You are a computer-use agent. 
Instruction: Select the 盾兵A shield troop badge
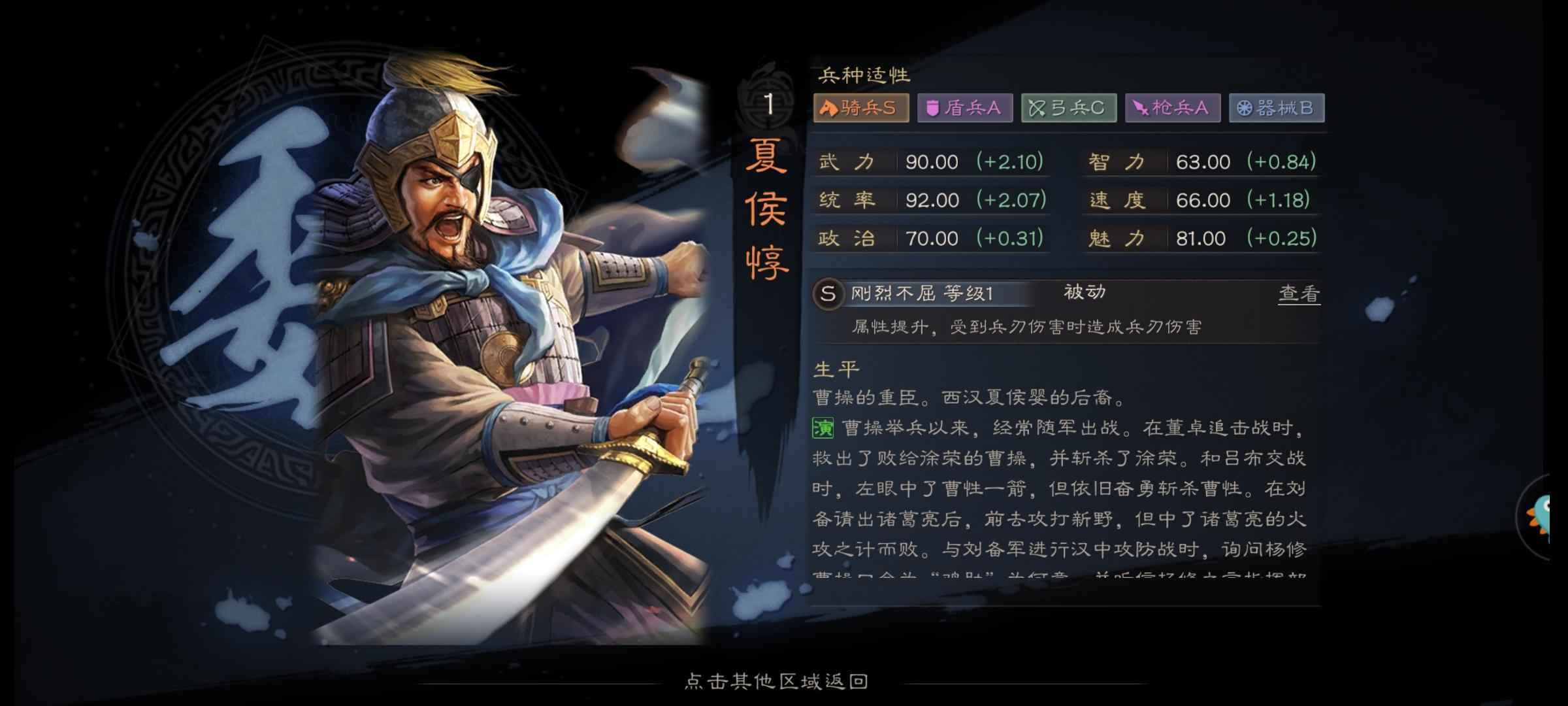point(964,109)
